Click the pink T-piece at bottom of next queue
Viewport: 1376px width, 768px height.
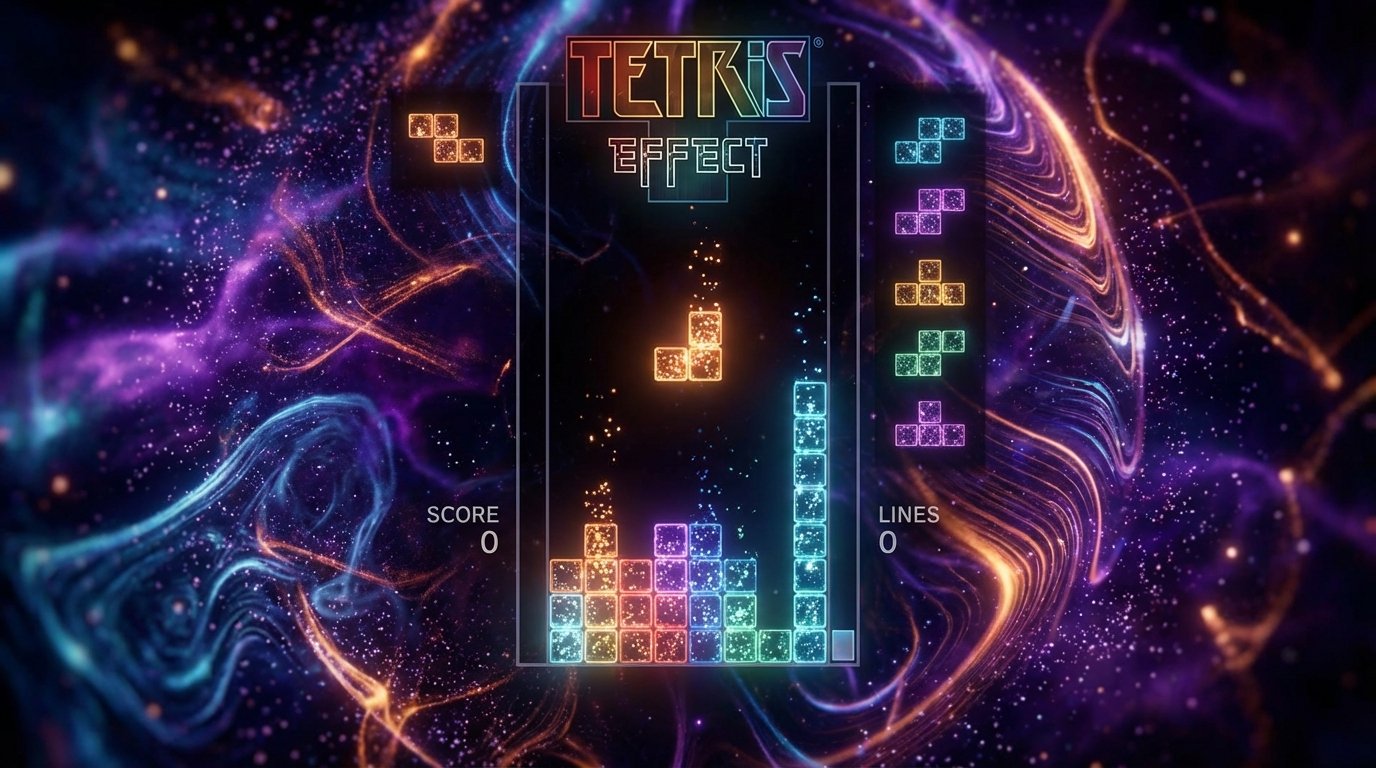click(x=930, y=425)
